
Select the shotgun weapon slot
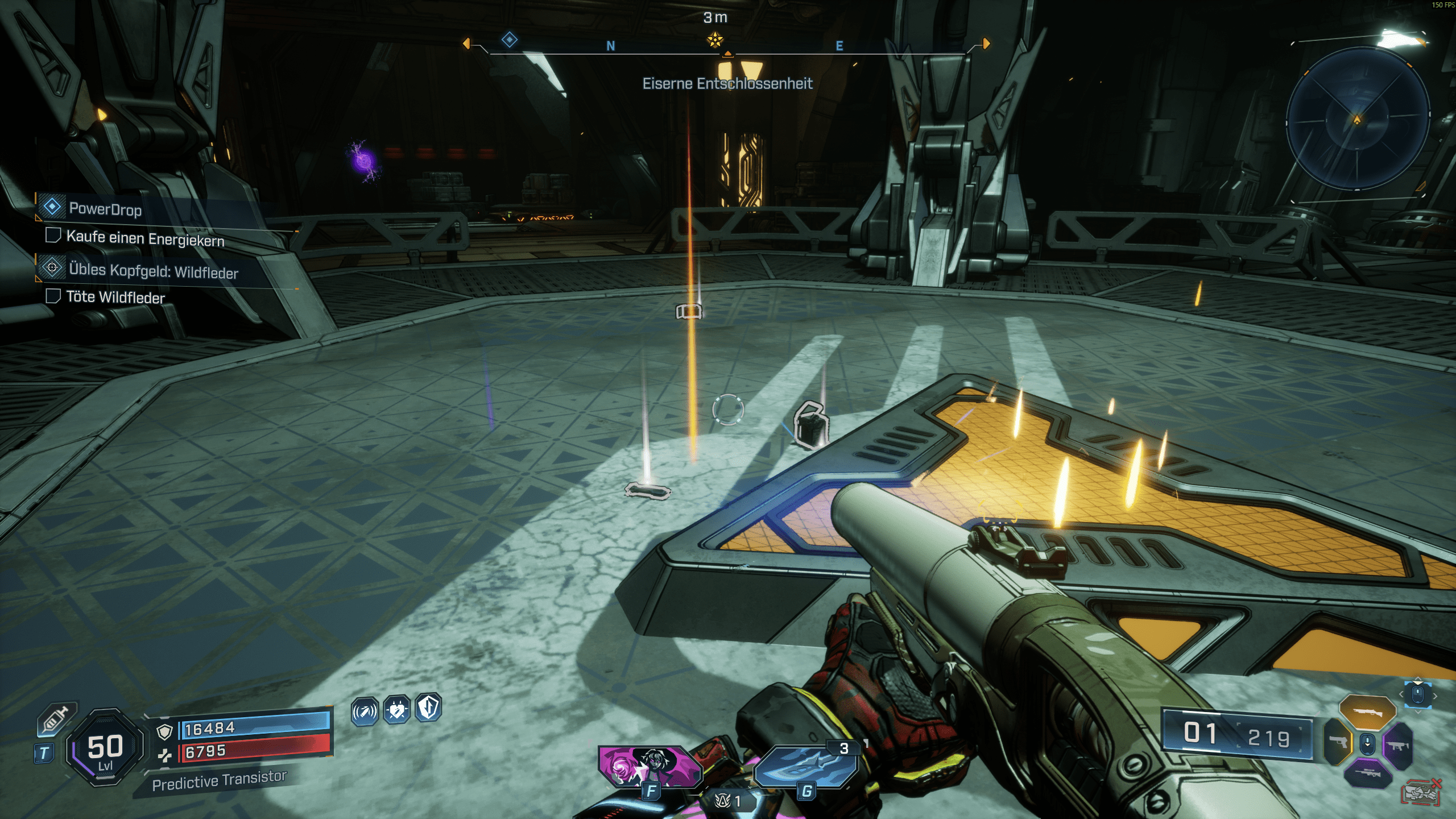1367,712
